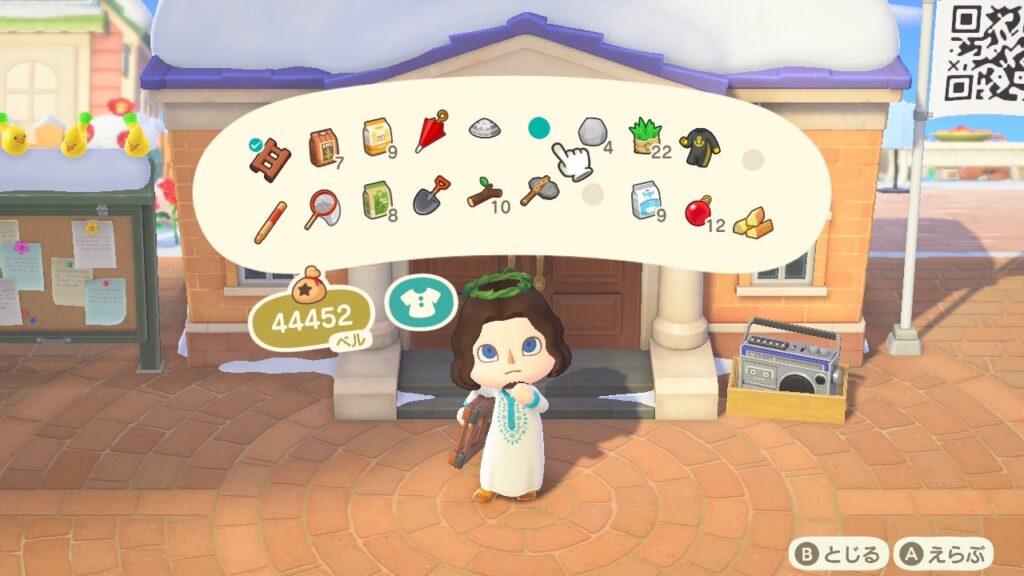This screenshot has height=576, width=1024.
Task: Choose the gray clam shell
Action: [484, 129]
